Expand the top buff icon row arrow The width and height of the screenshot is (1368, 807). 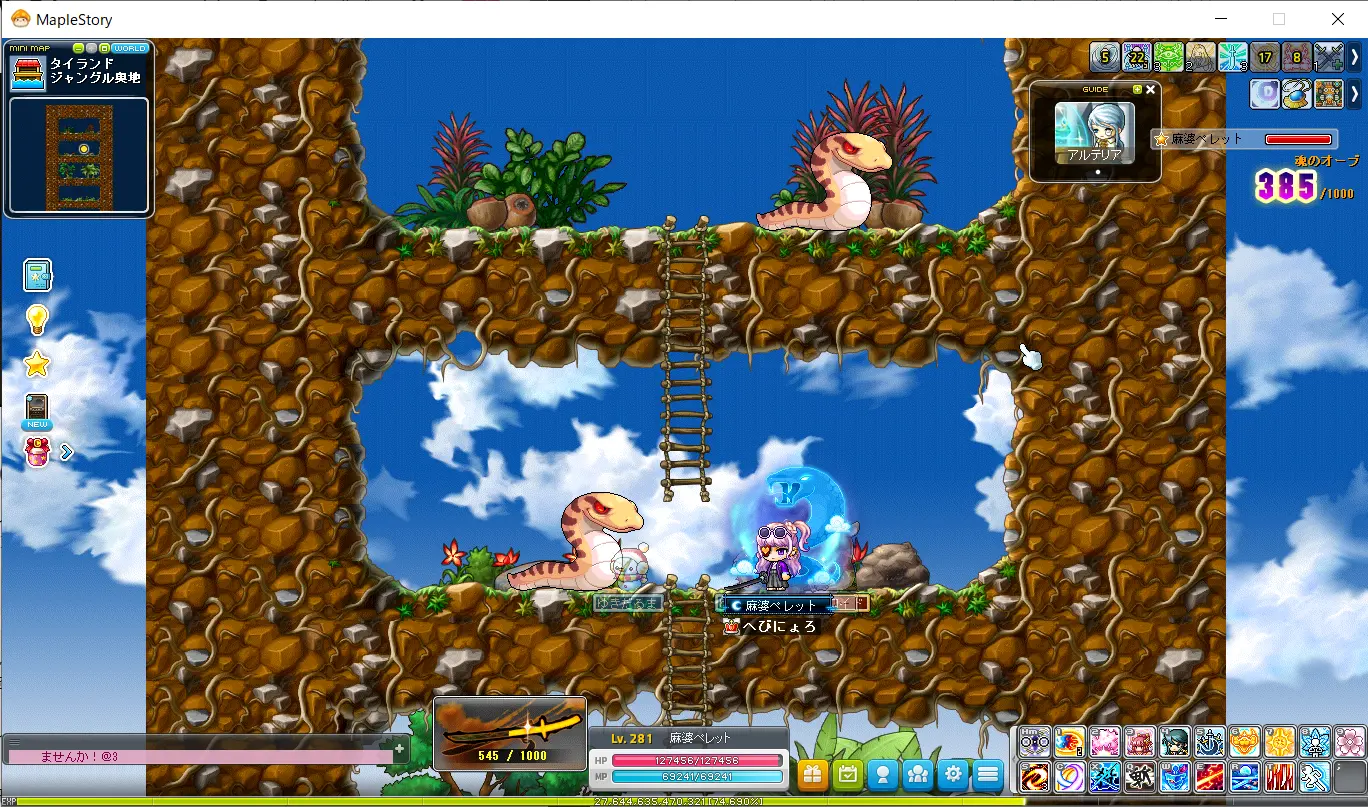click(x=1355, y=57)
